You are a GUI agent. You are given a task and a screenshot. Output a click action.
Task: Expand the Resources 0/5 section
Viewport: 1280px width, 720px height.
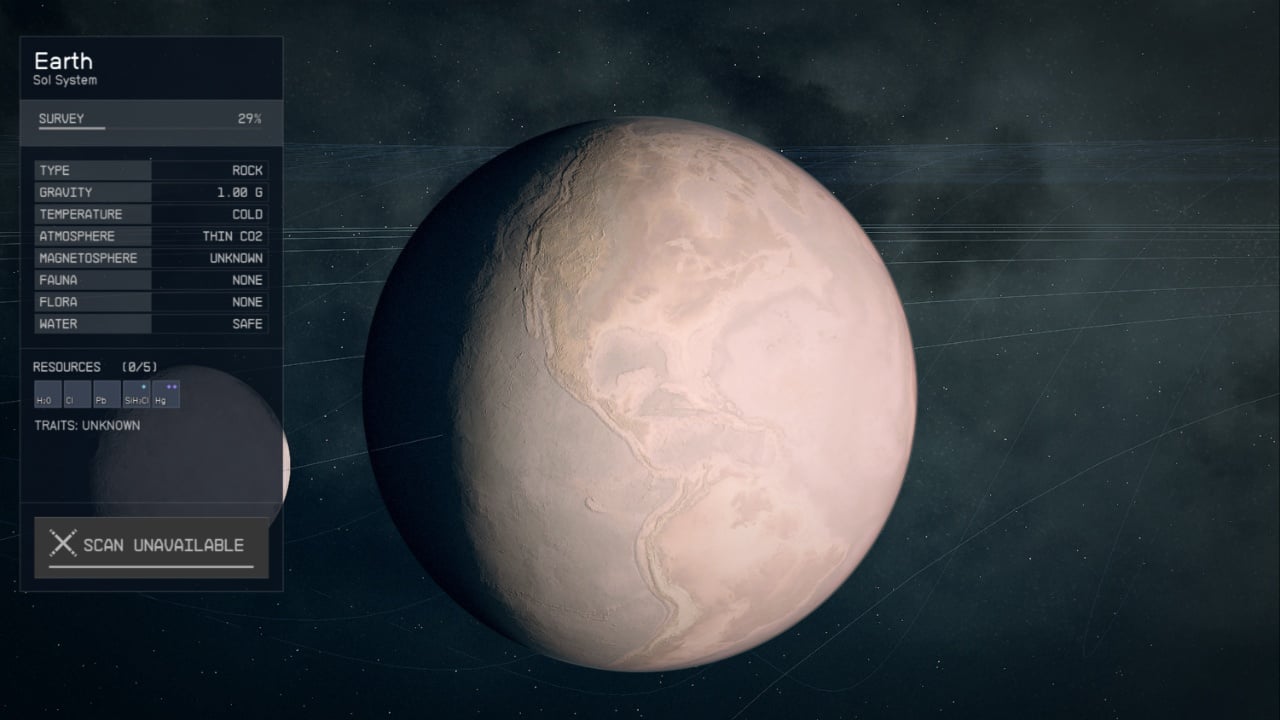(95, 367)
